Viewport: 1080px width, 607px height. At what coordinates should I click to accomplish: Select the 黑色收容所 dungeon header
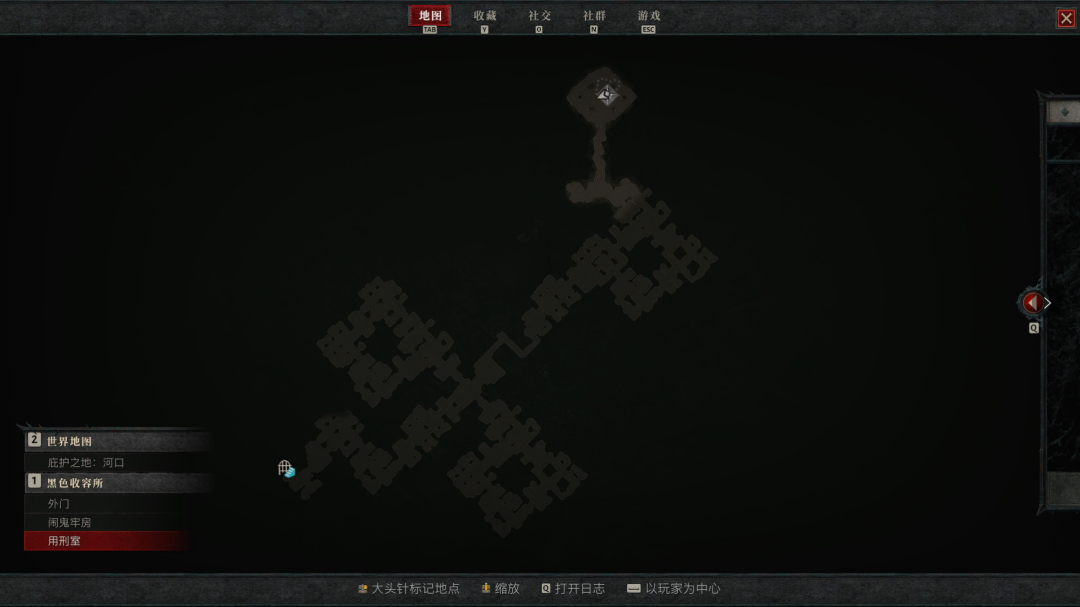coord(75,483)
